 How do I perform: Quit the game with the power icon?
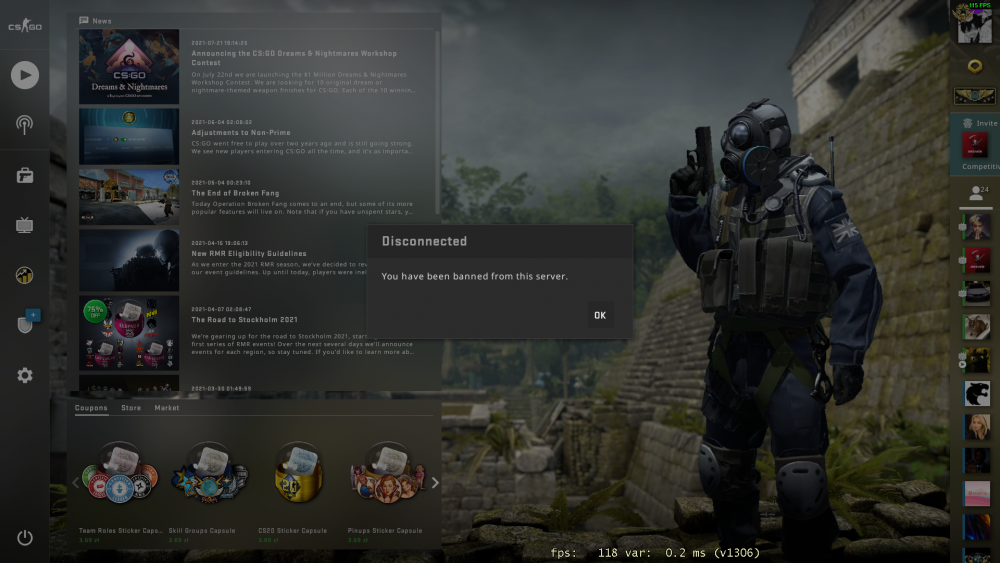[25, 538]
